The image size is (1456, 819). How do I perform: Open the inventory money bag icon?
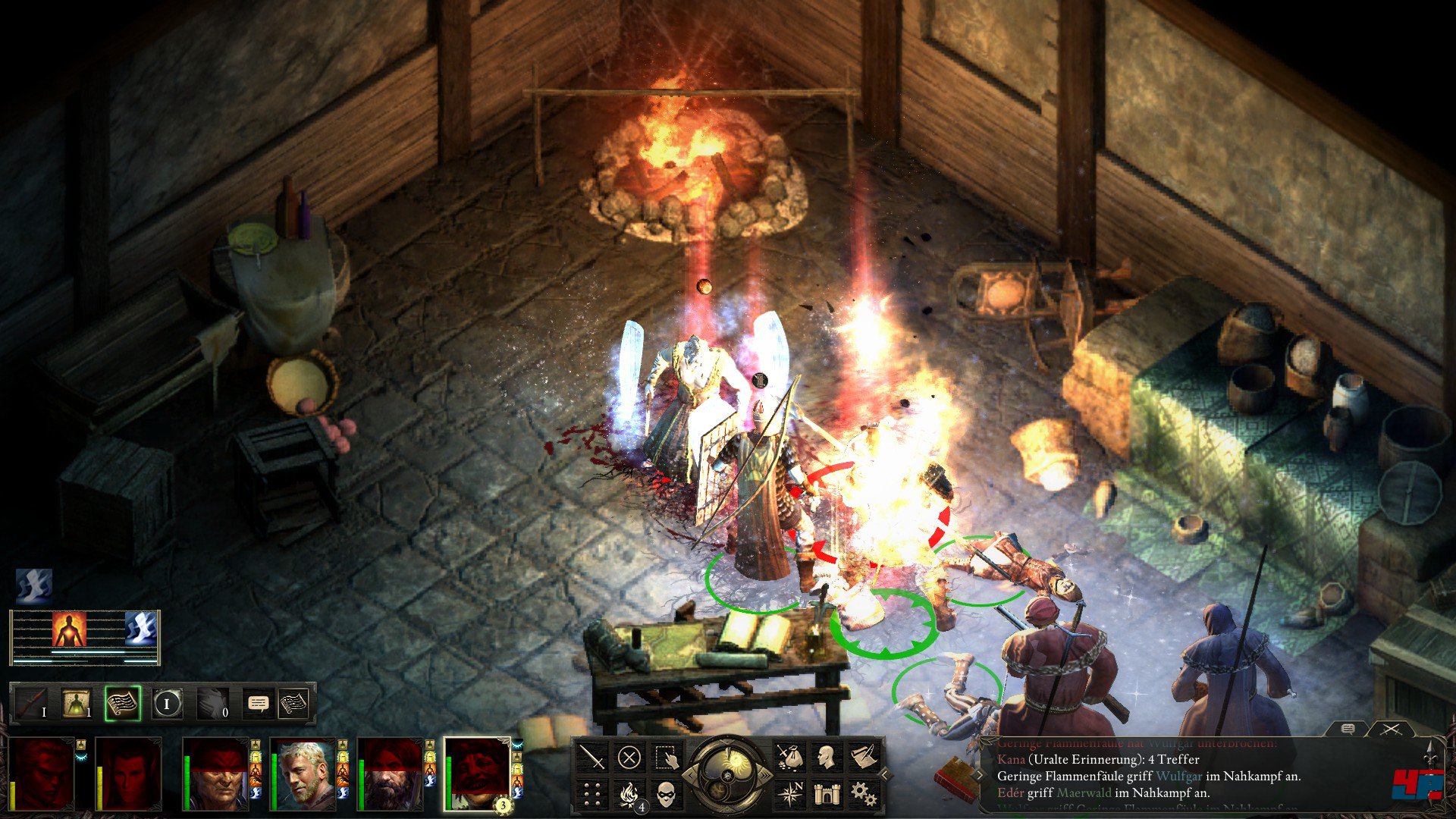click(789, 757)
